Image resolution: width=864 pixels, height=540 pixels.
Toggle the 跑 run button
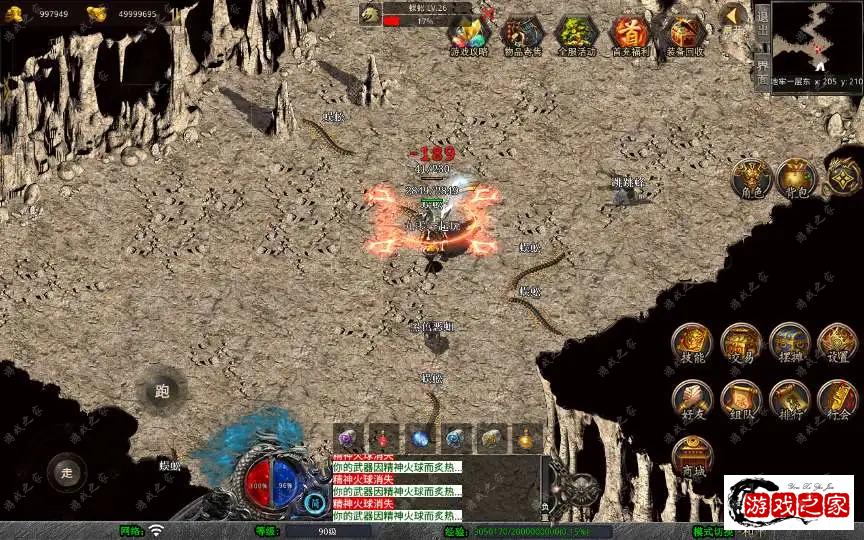pyautogui.click(x=162, y=391)
